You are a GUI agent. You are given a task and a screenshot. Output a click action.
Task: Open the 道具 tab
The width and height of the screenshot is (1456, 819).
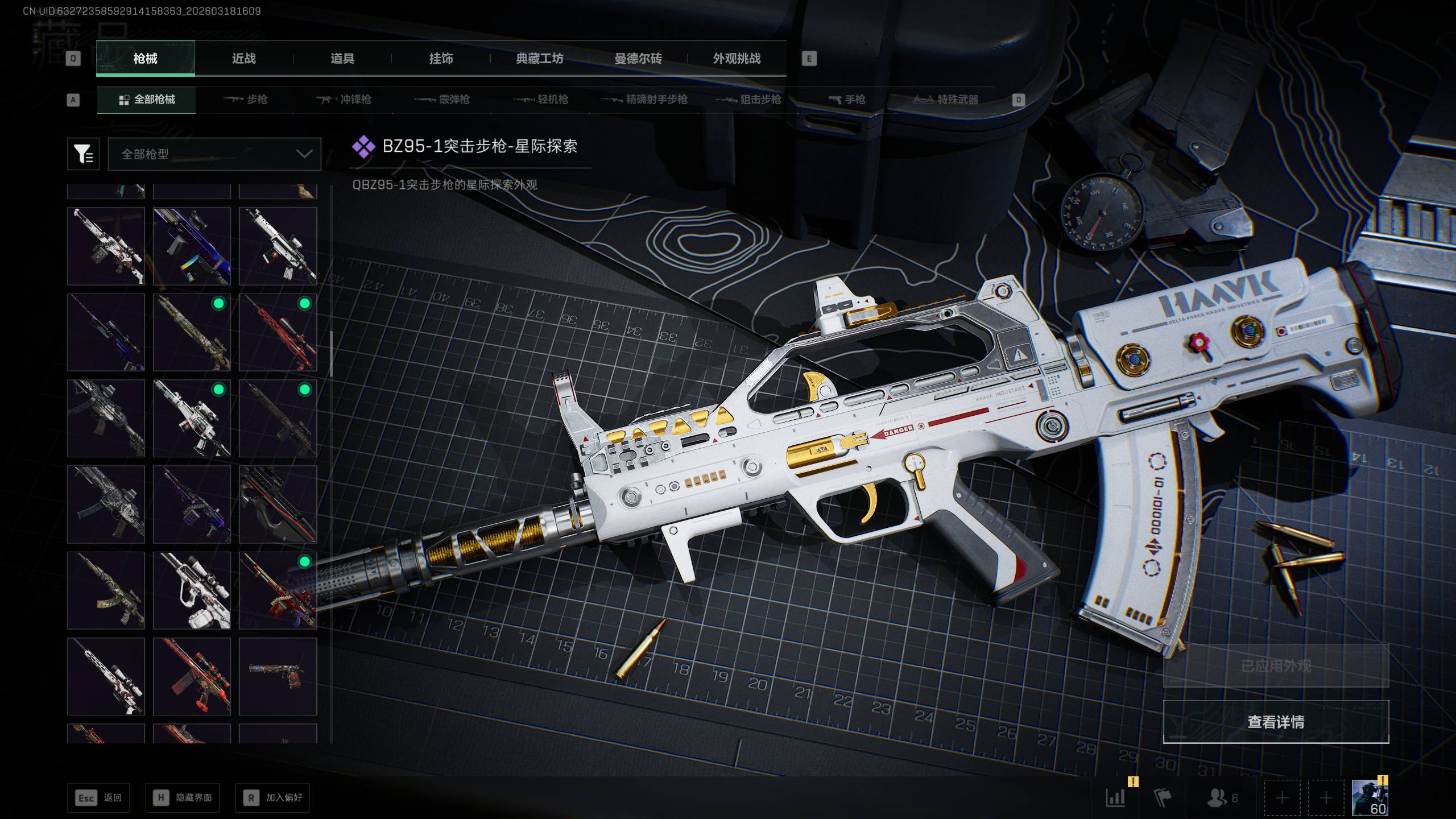pyautogui.click(x=342, y=59)
